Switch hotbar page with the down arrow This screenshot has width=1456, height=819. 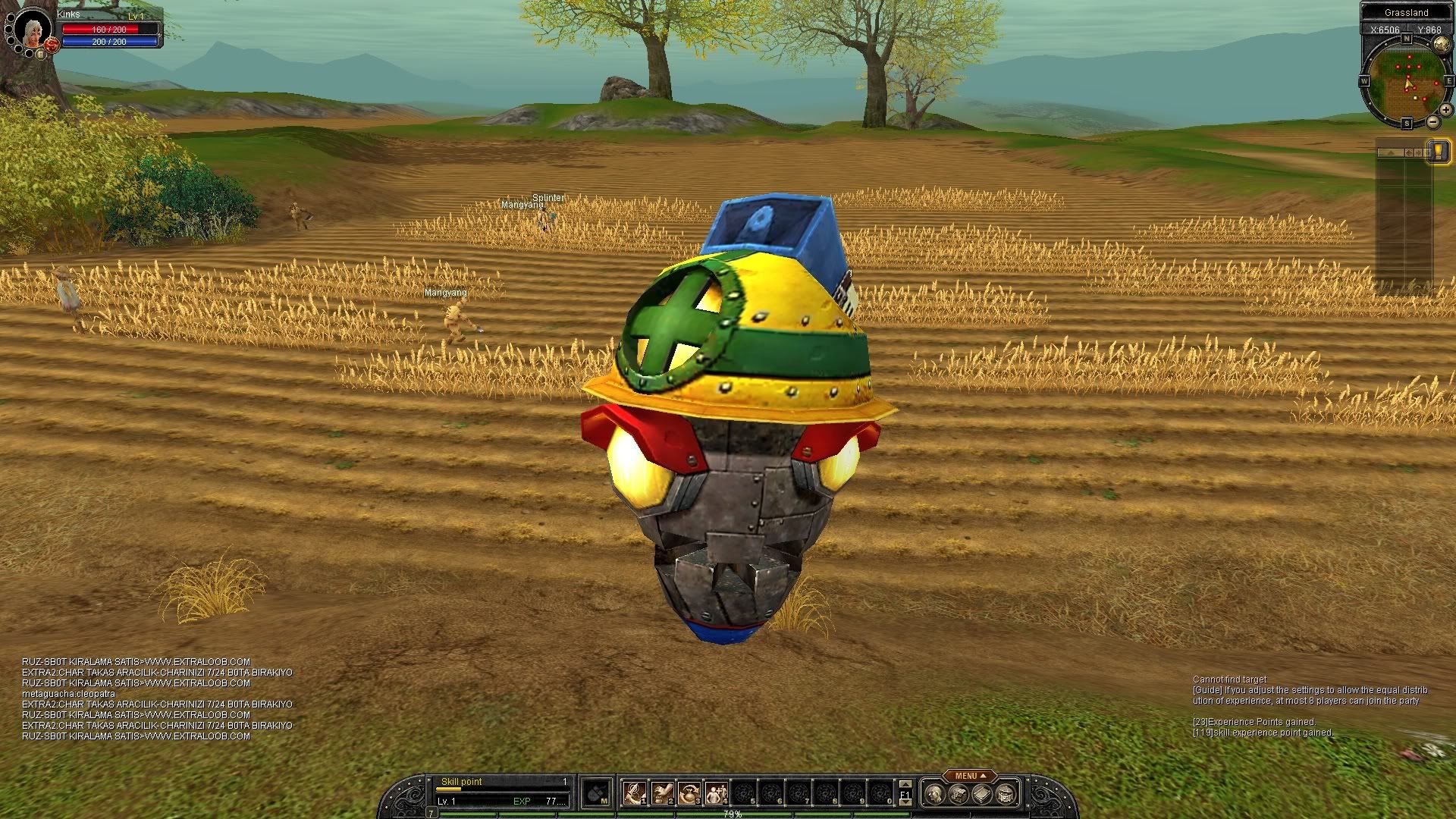[905, 802]
